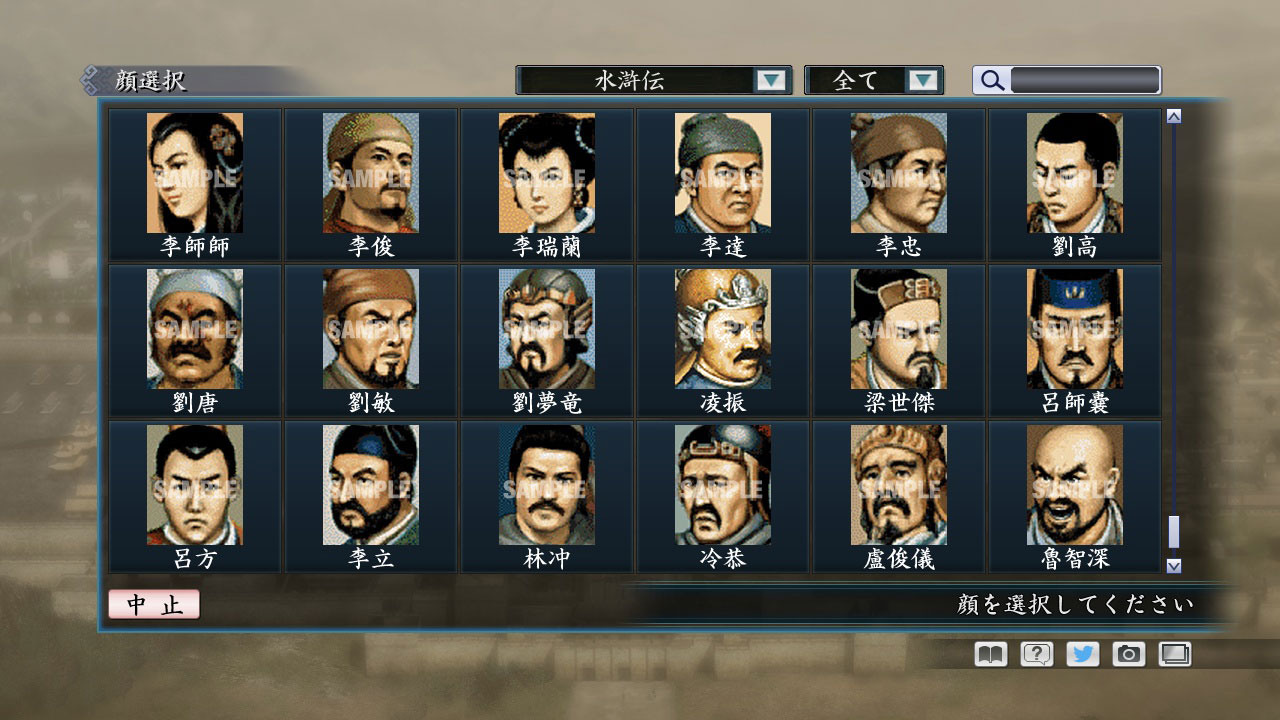This screenshot has width=1280, height=720.
Task: Open the in-game encyclopedia book icon
Action: pyautogui.click(x=988, y=654)
